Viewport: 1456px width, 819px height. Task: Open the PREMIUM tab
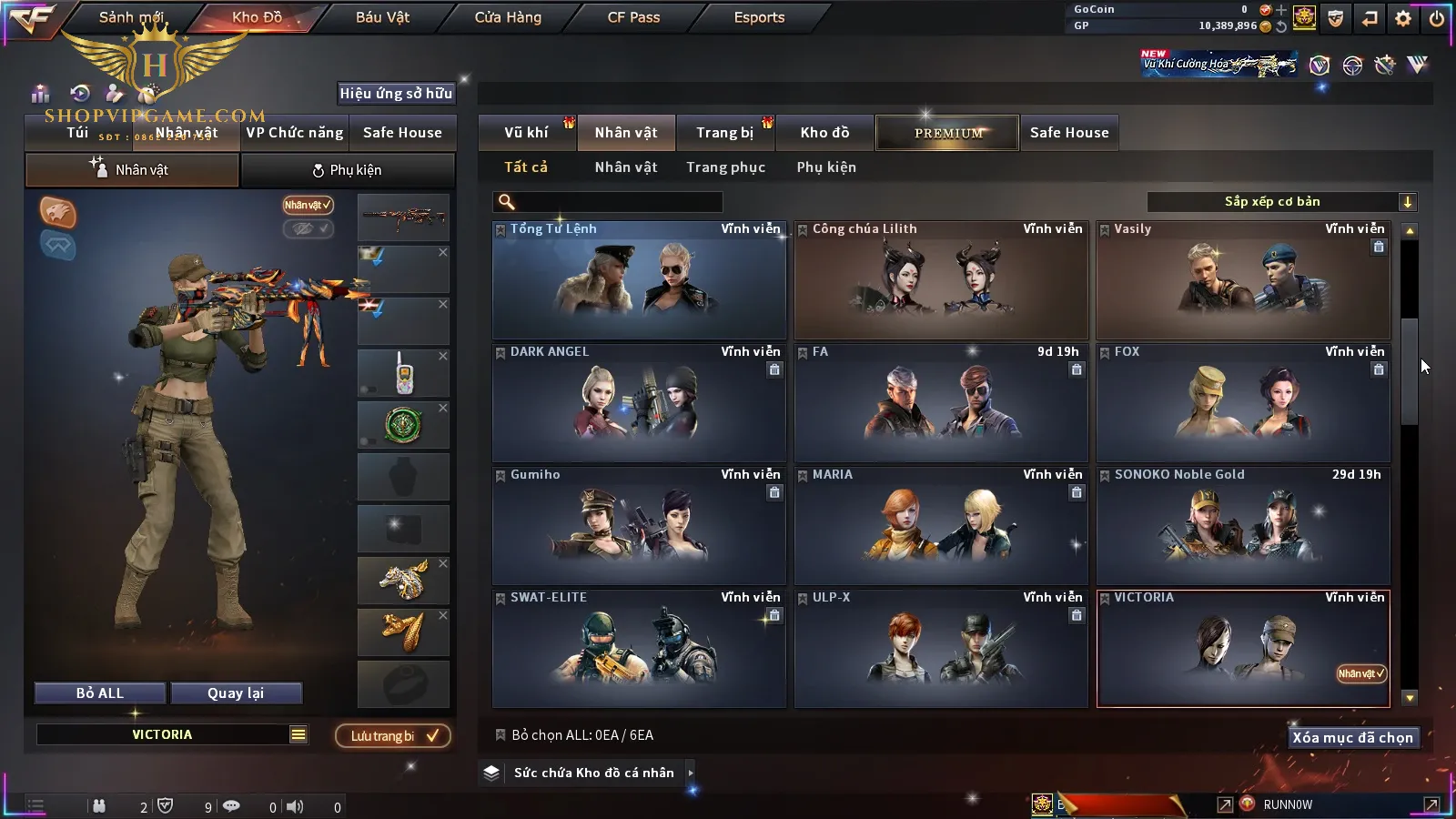tap(947, 133)
